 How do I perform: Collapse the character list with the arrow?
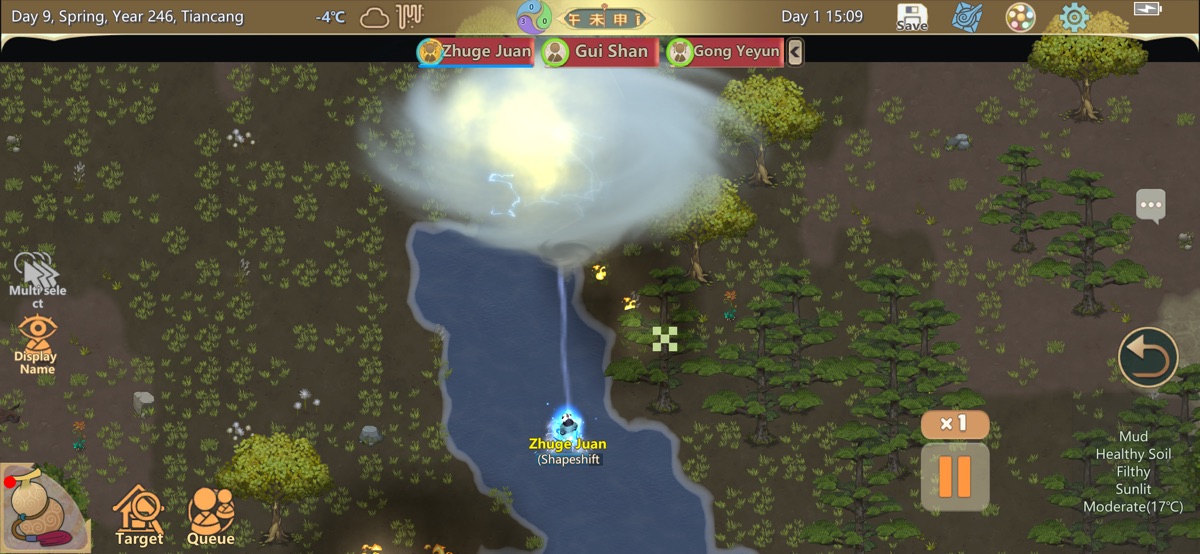click(x=795, y=52)
